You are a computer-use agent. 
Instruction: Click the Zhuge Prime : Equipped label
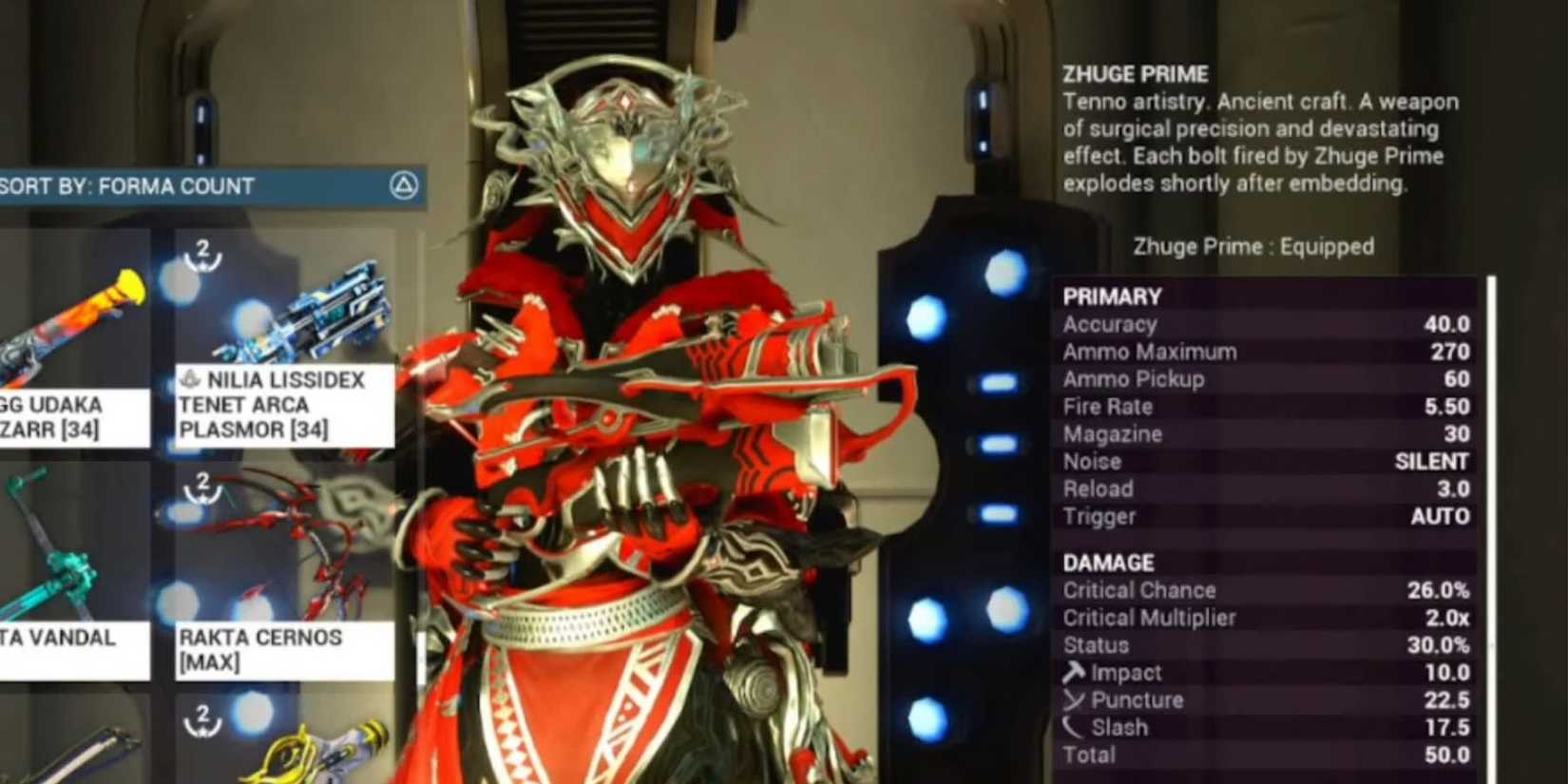1254,246
